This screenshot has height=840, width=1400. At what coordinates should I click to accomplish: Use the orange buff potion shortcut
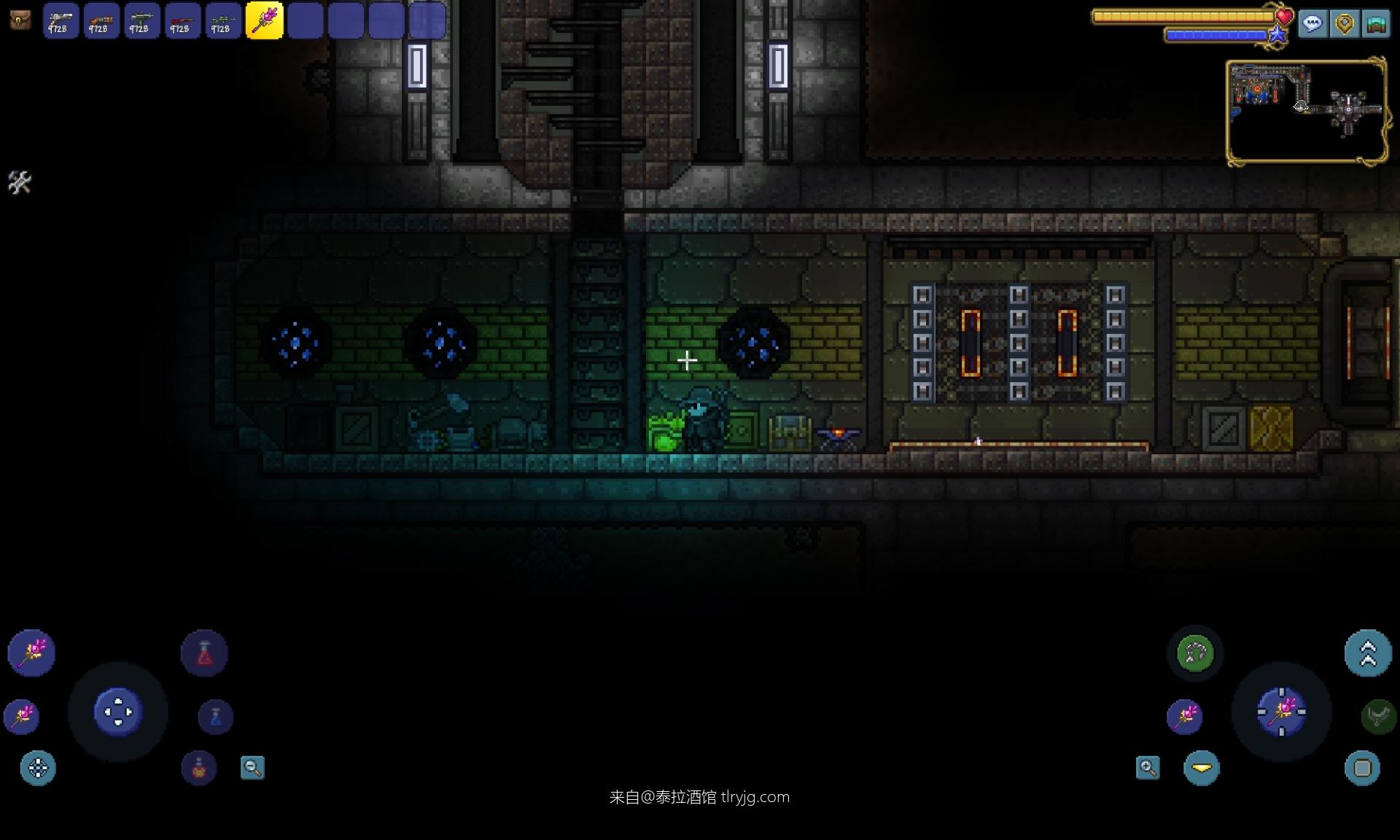pyautogui.click(x=199, y=768)
